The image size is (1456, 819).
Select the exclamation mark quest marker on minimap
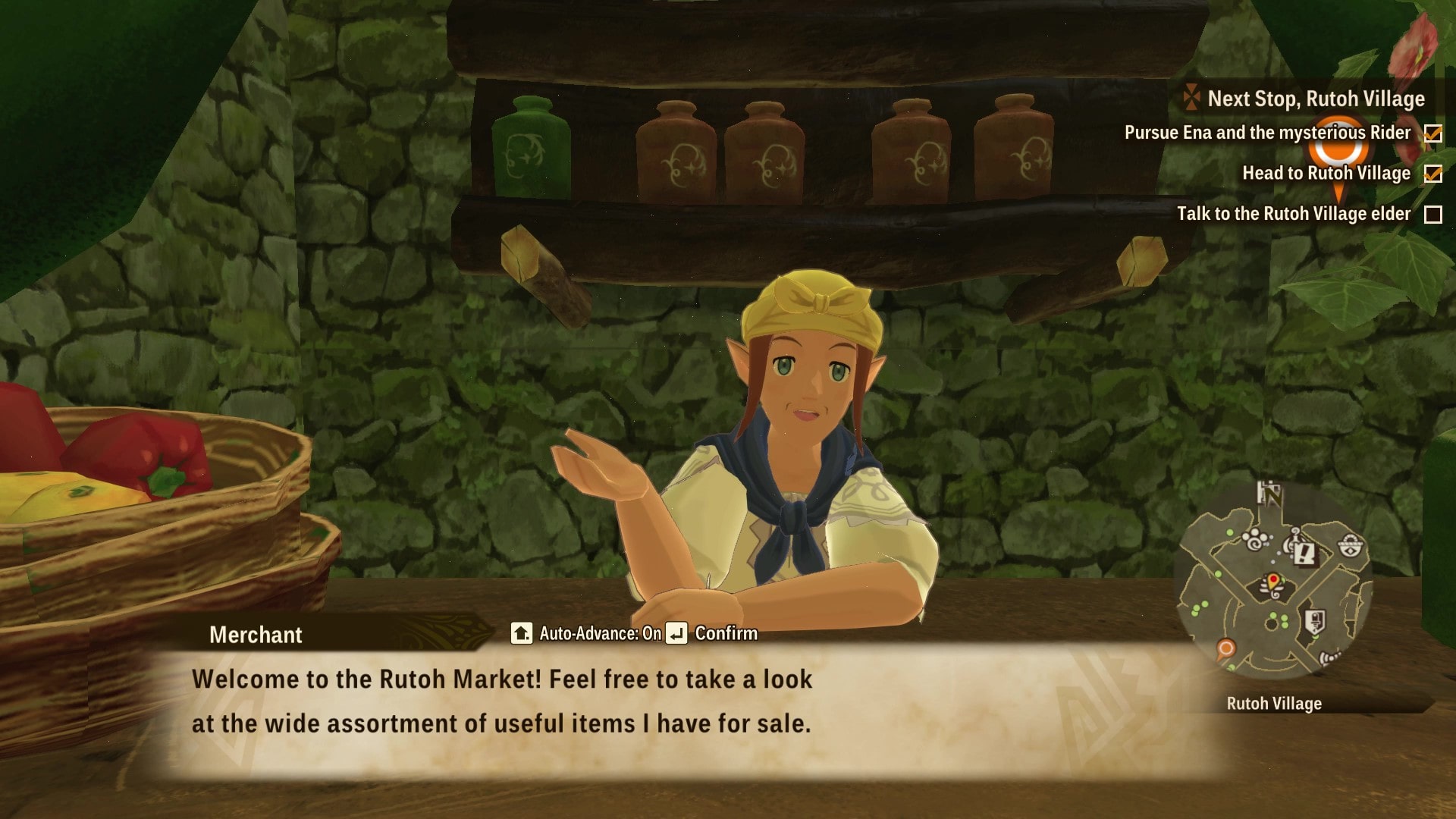[1304, 555]
